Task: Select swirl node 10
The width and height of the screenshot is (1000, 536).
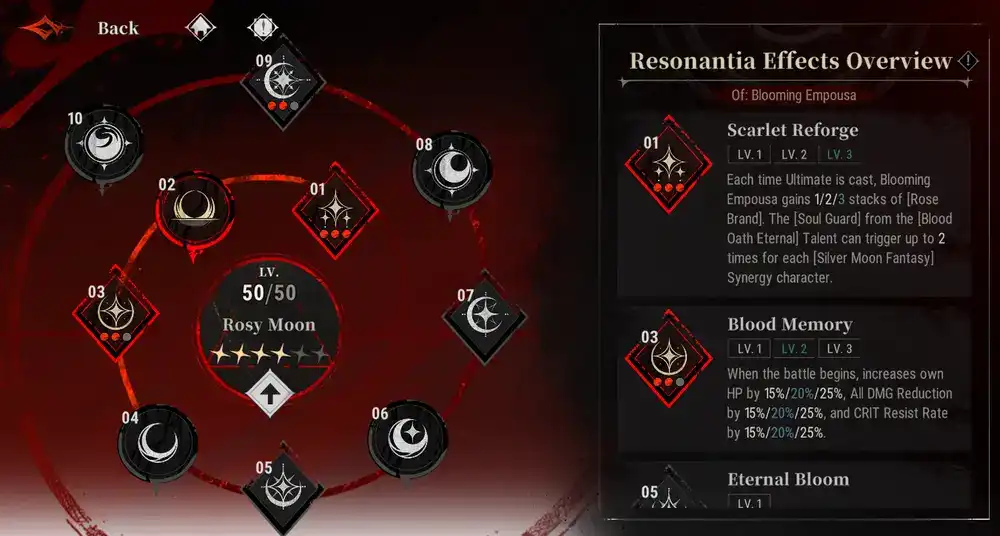Action: [103, 145]
